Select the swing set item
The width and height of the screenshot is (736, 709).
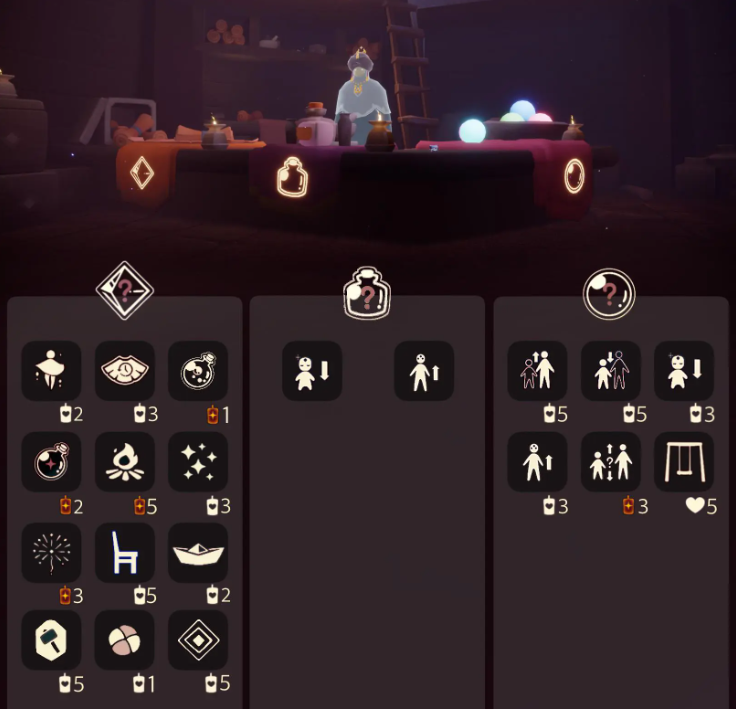coord(684,462)
